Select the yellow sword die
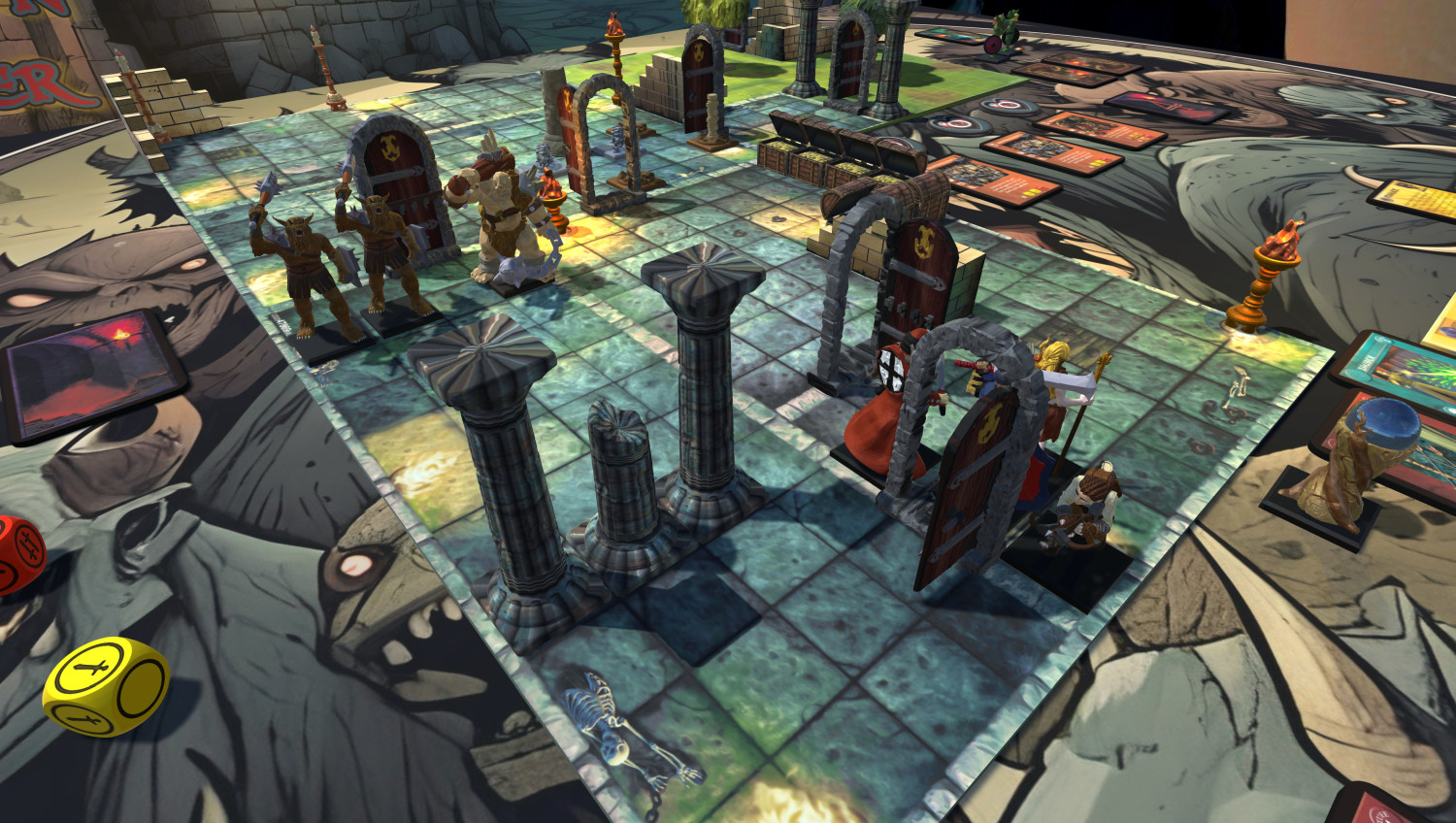This screenshot has width=1456, height=823. click(105, 685)
